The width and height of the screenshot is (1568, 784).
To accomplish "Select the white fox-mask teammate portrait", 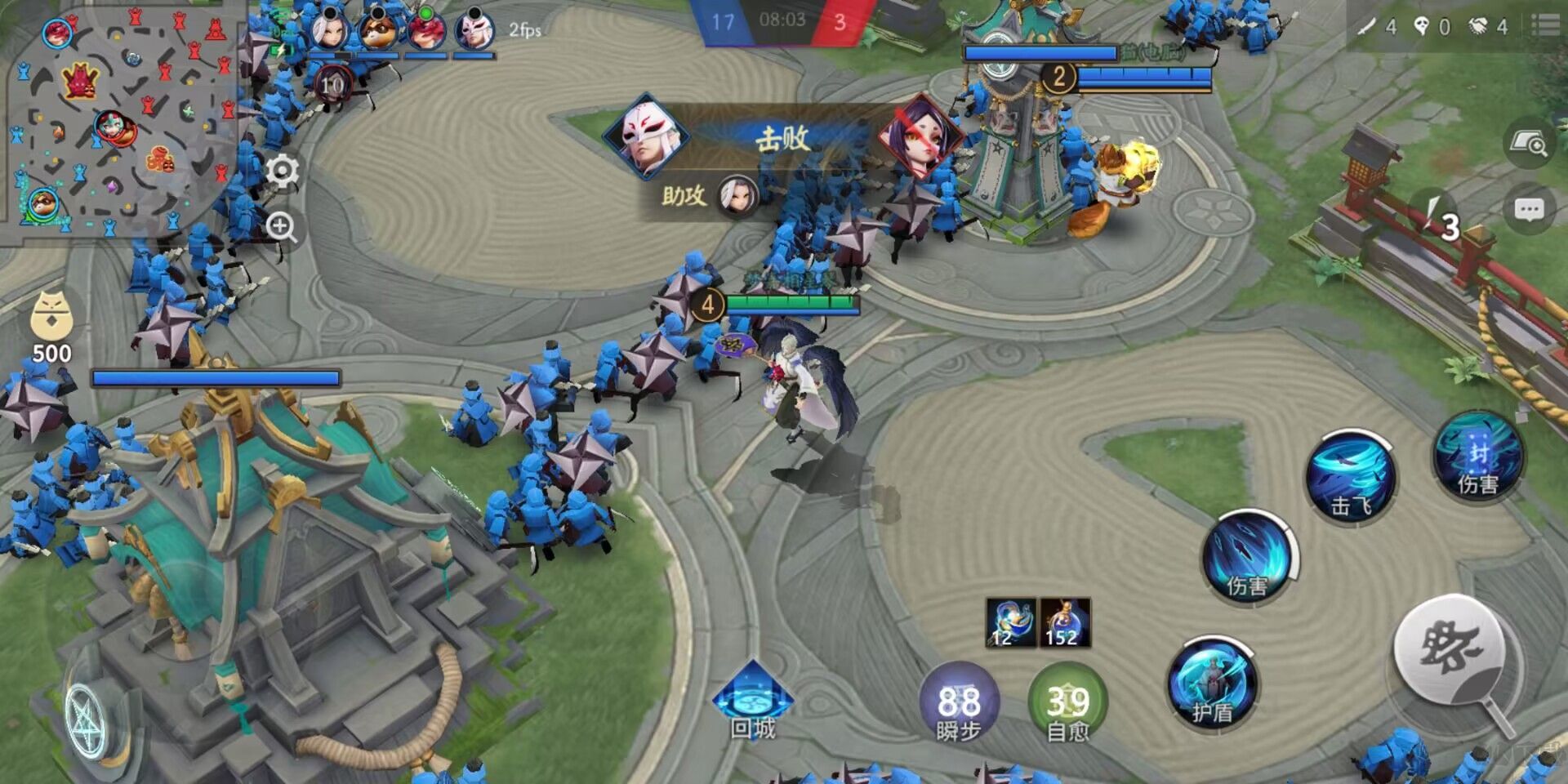I will (474, 30).
